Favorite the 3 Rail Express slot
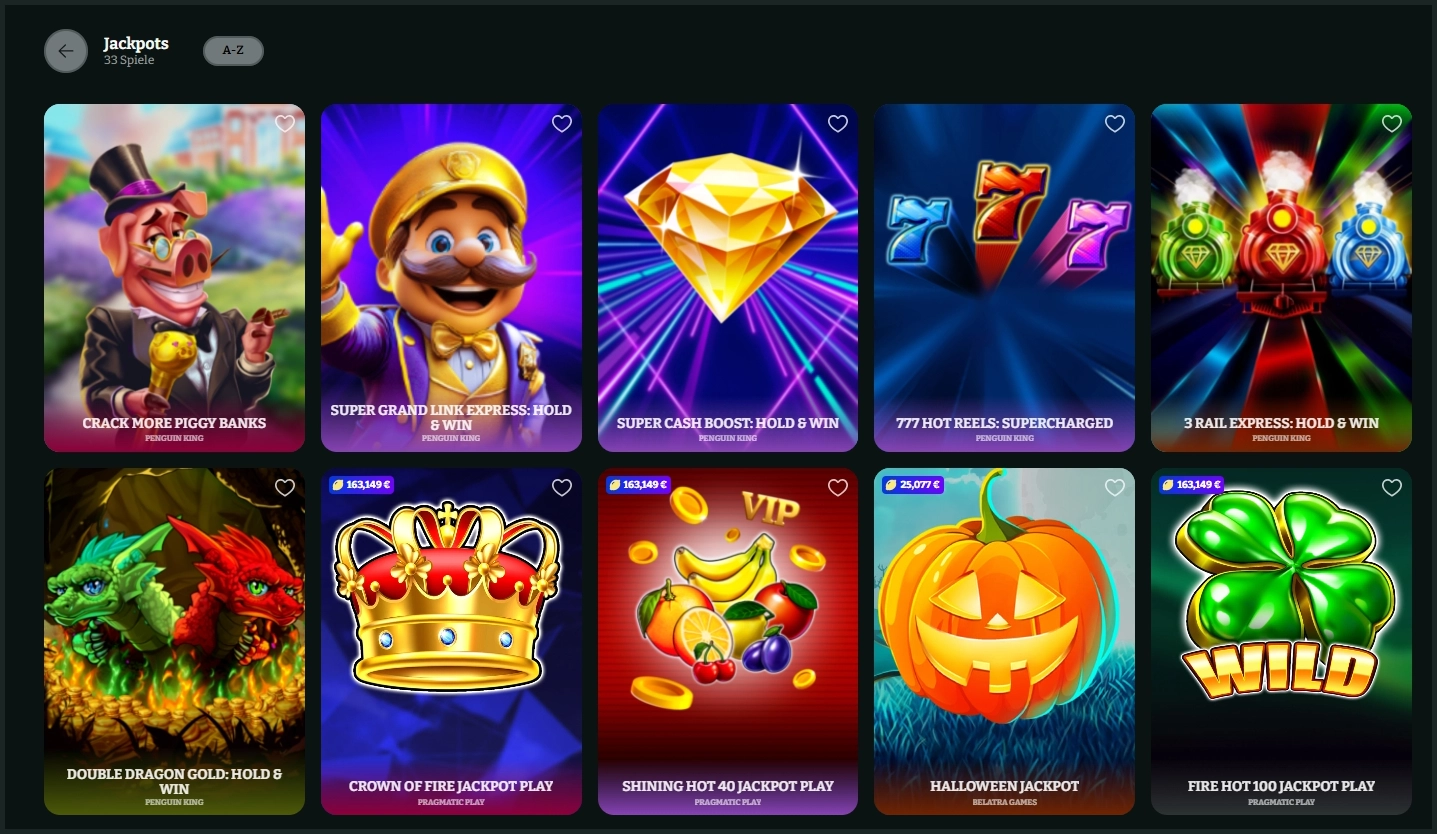This screenshot has width=1437, height=834. tap(1390, 123)
